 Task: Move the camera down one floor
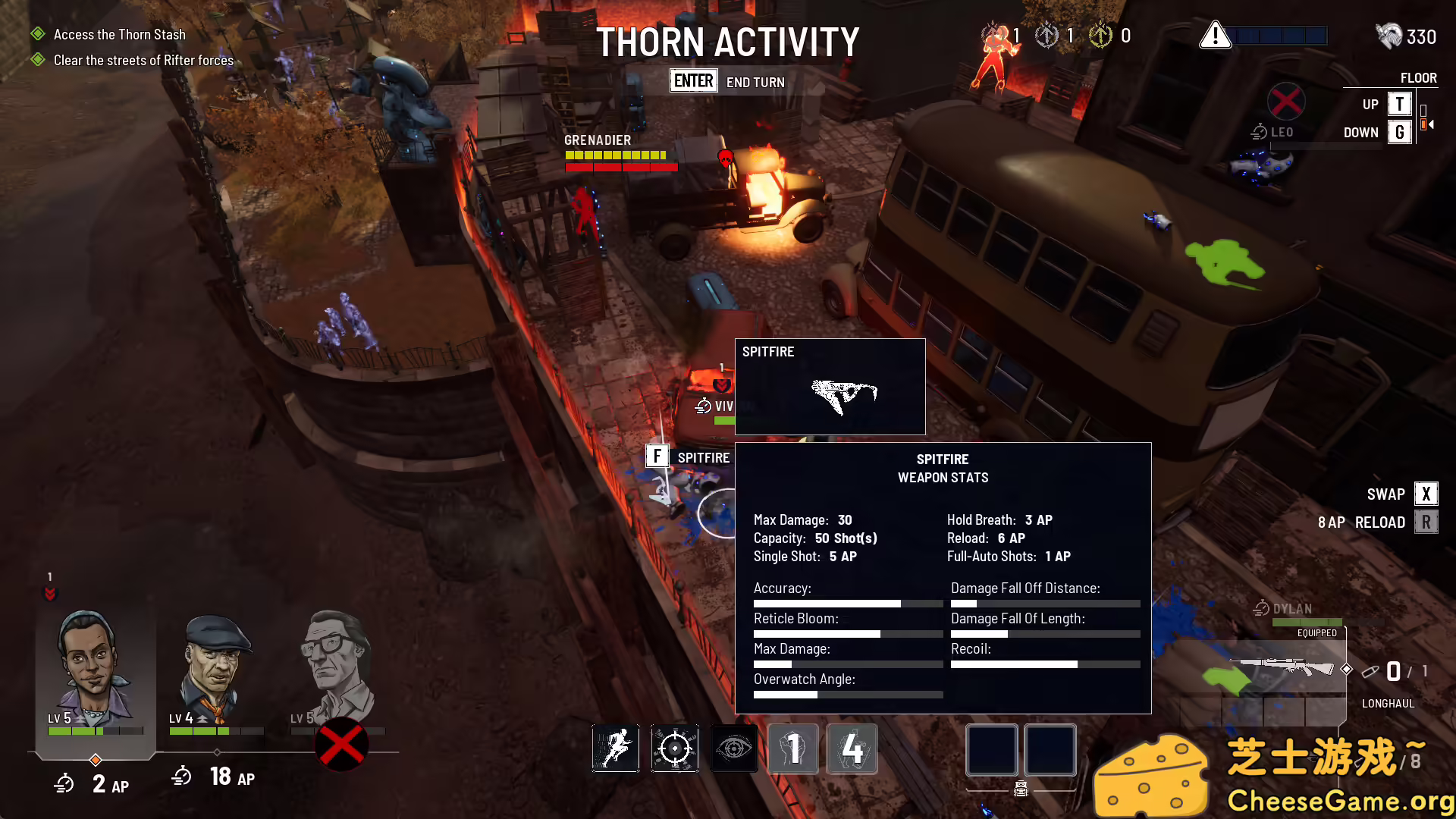pyautogui.click(x=1399, y=133)
